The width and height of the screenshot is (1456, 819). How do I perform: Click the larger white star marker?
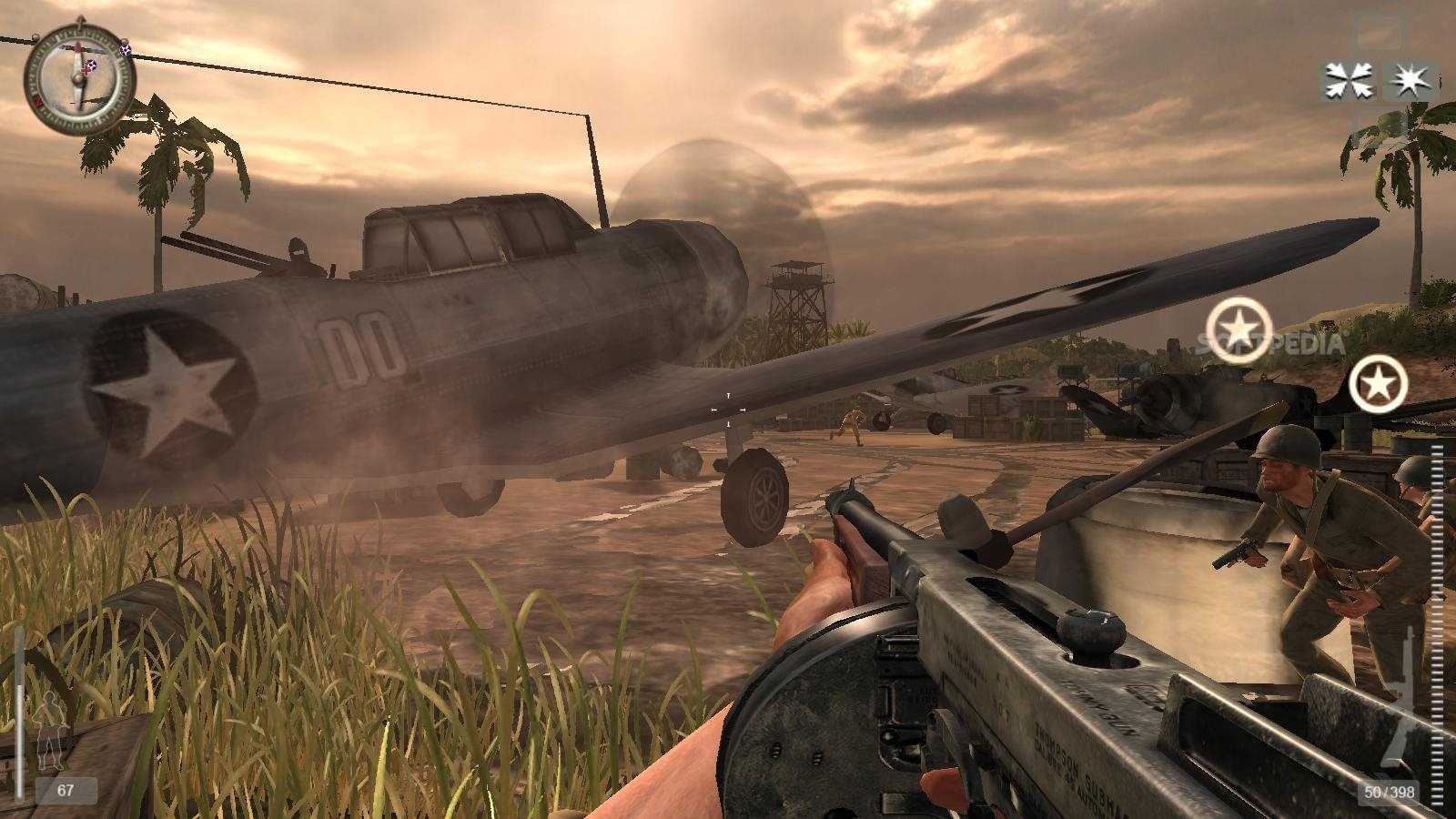coord(1239,329)
